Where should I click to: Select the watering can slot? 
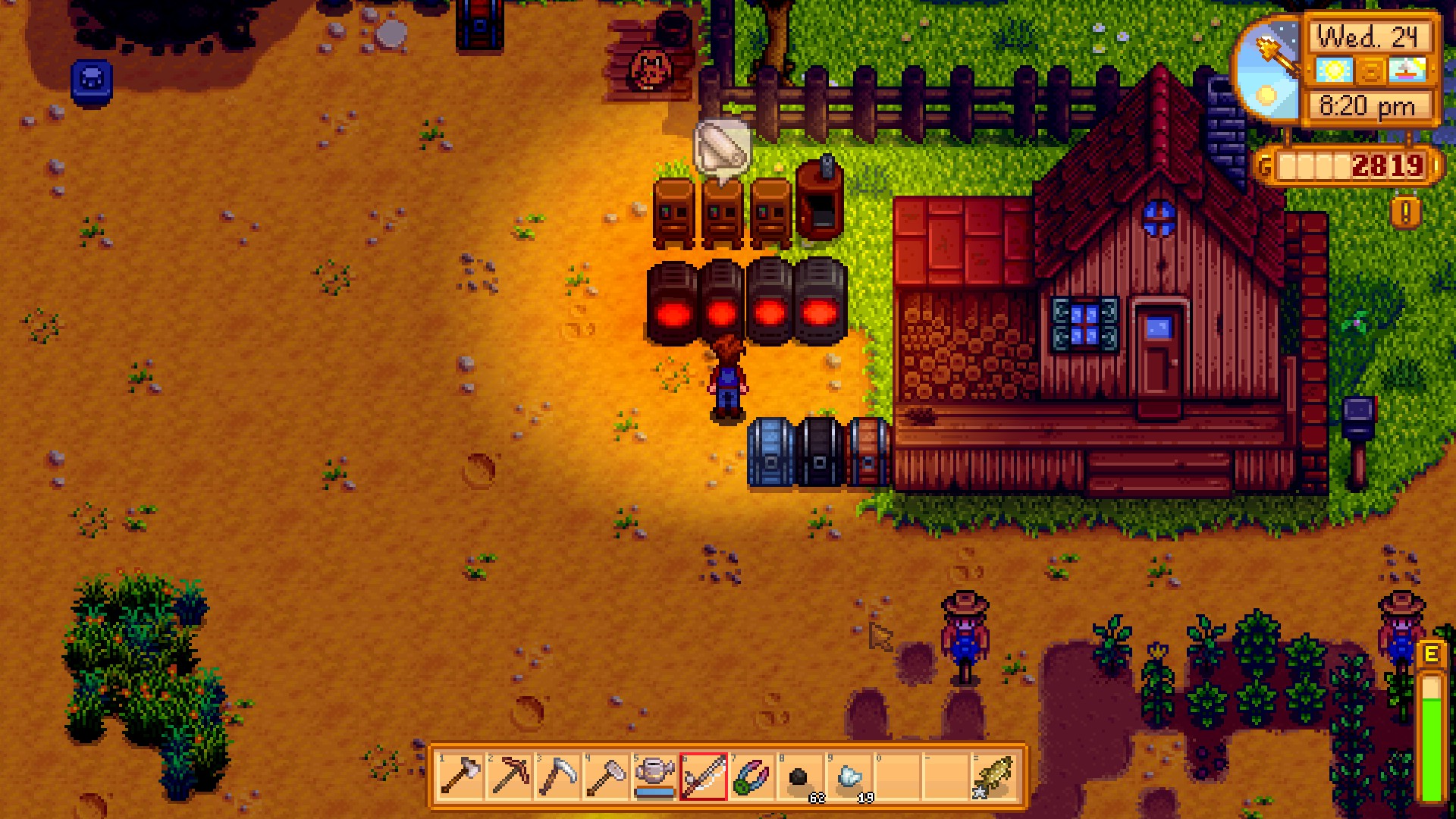pyautogui.click(x=654, y=777)
